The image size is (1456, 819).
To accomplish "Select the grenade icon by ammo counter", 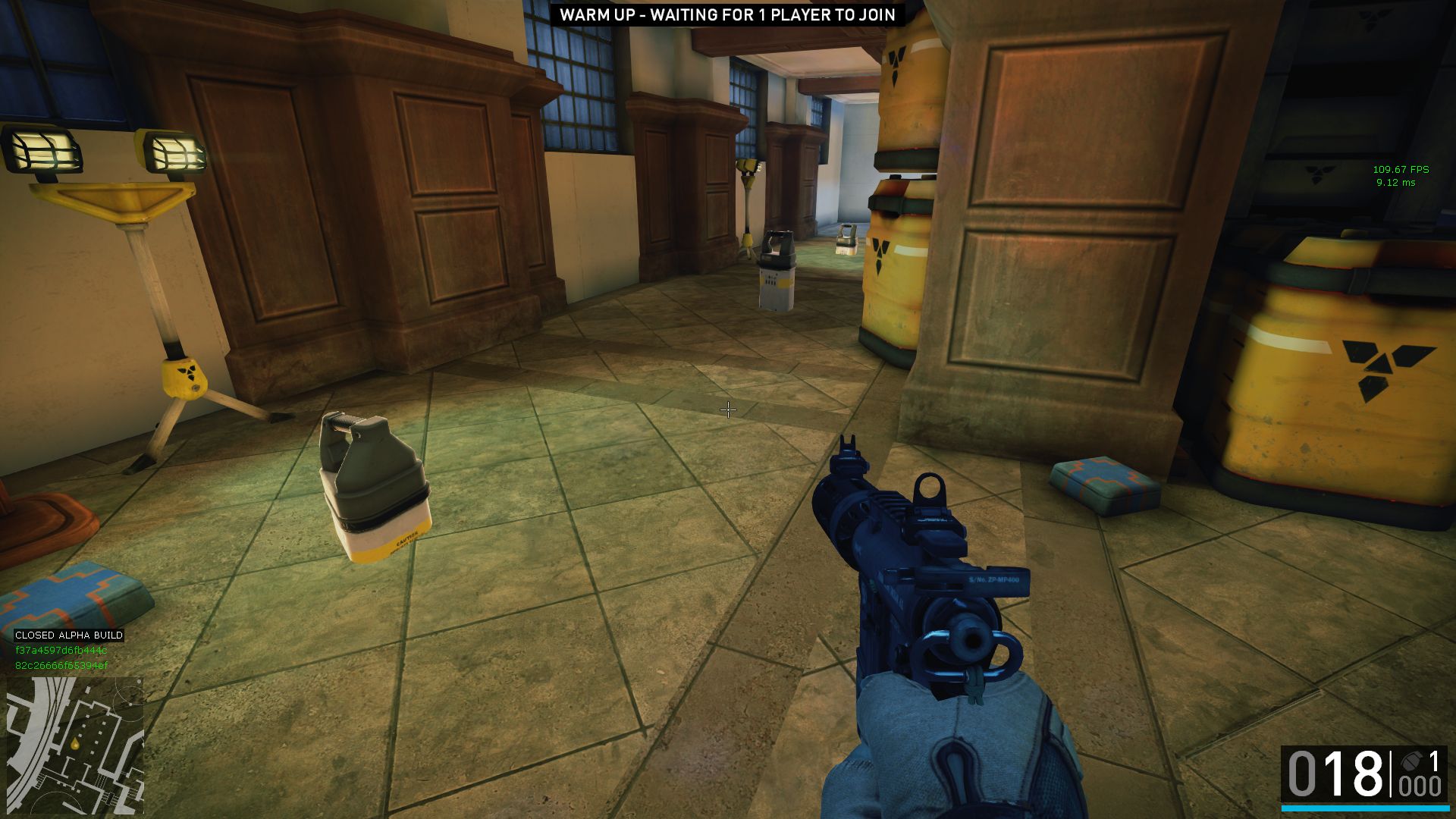I will click(x=1410, y=761).
